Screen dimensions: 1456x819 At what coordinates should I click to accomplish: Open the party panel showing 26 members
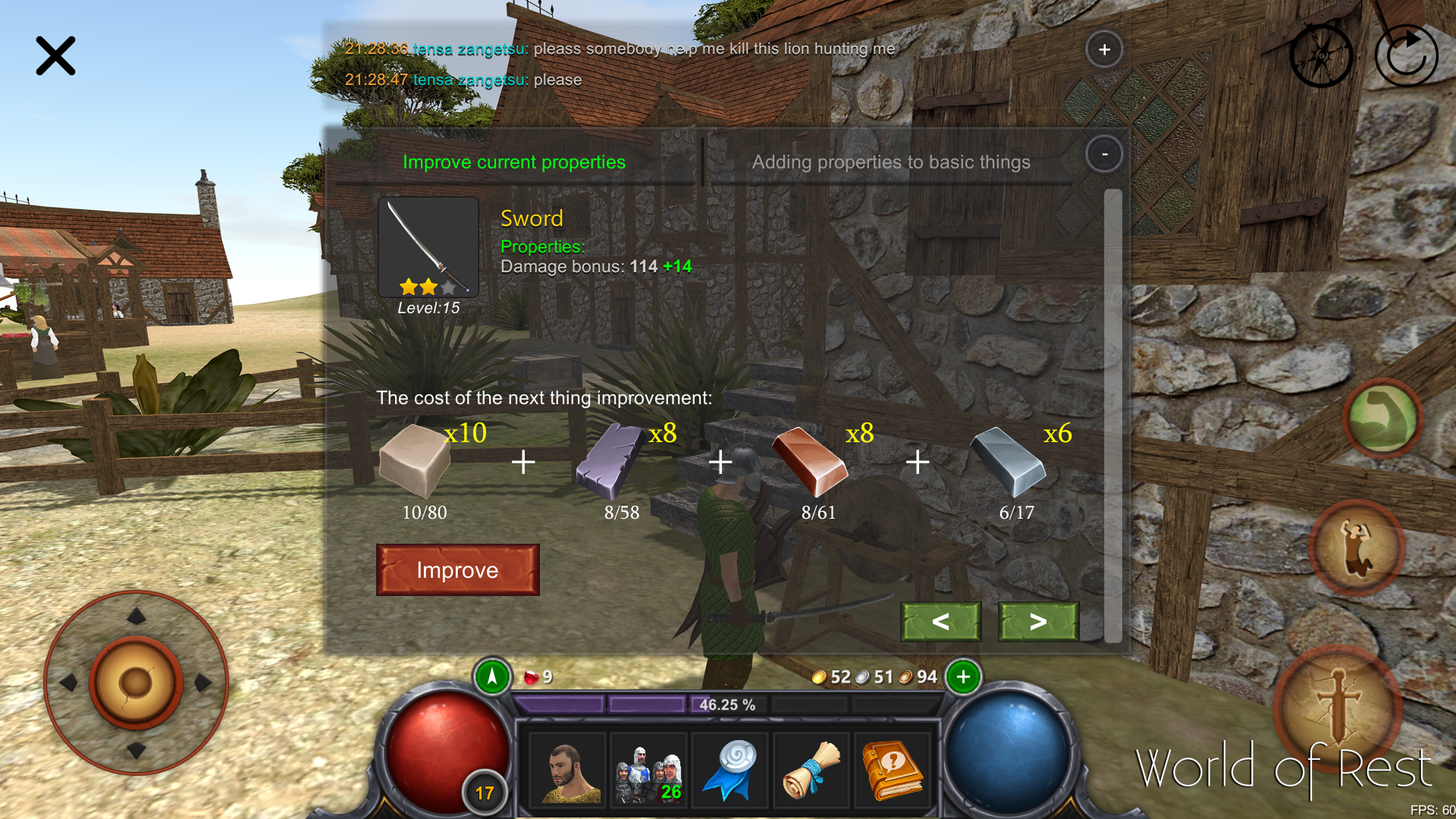coord(648,770)
